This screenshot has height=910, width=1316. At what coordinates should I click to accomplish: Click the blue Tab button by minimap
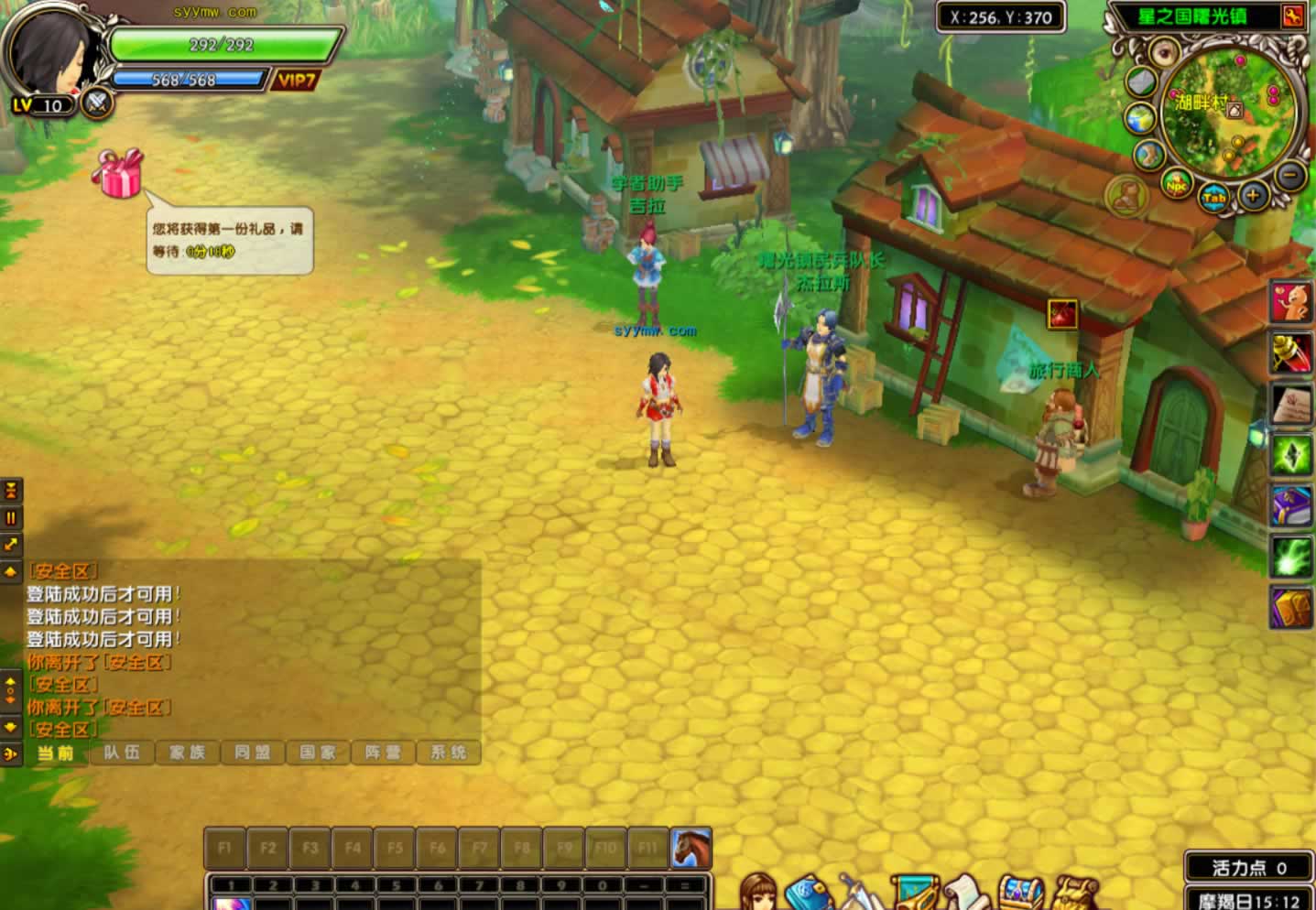[x=1214, y=198]
